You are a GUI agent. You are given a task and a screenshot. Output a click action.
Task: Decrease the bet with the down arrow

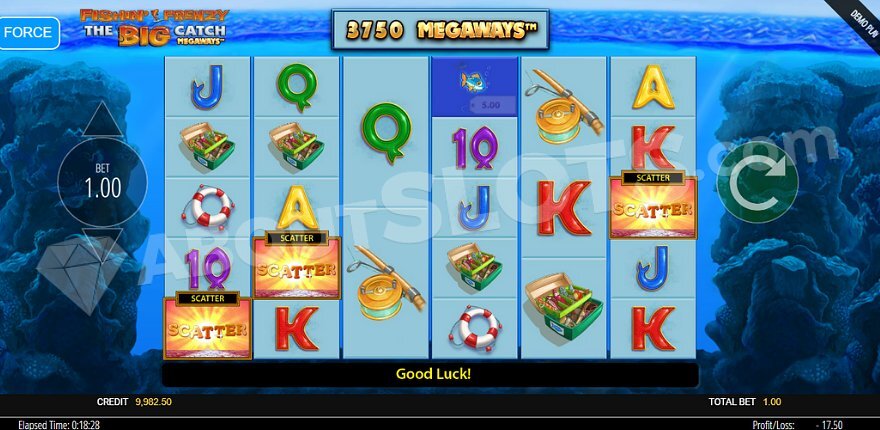tap(102, 243)
